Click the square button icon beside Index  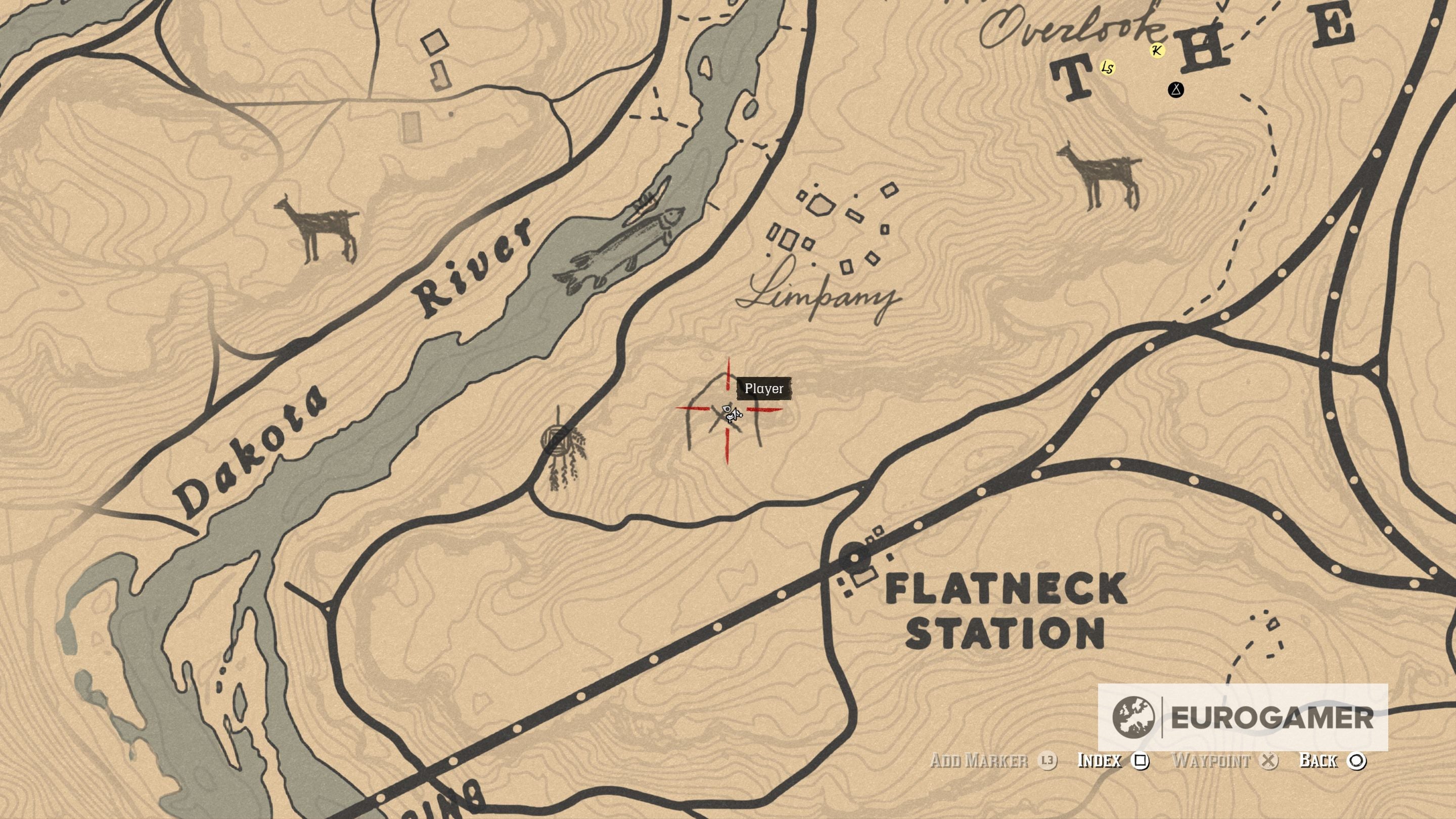(1141, 762)
